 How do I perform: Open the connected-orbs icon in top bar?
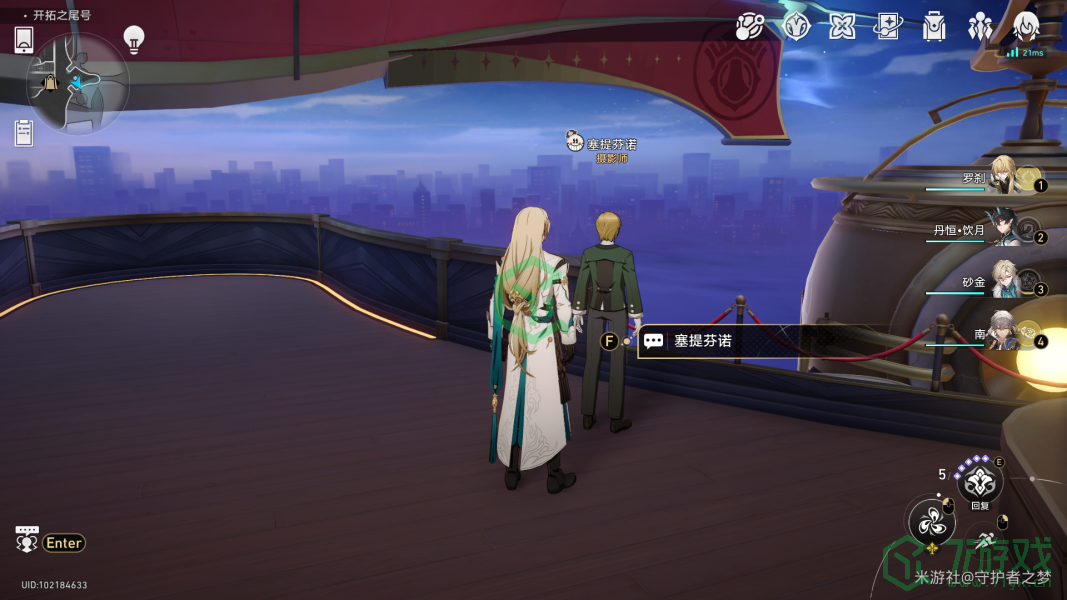[x=749, y=27]
